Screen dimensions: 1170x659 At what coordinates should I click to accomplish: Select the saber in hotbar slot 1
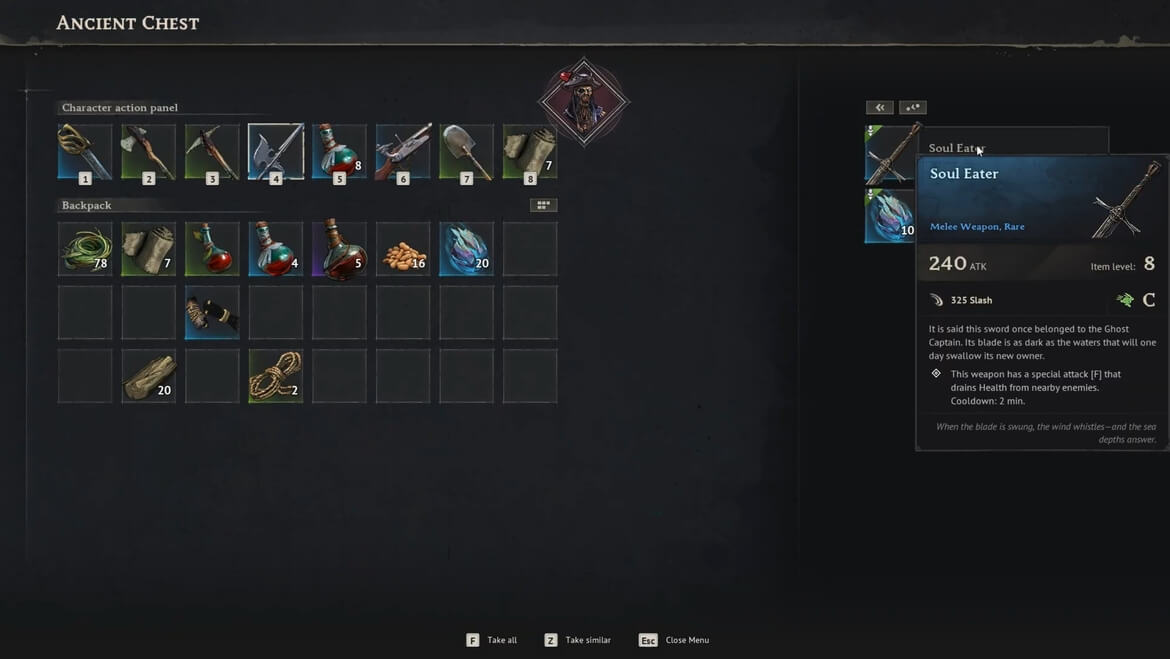point(85,152)
